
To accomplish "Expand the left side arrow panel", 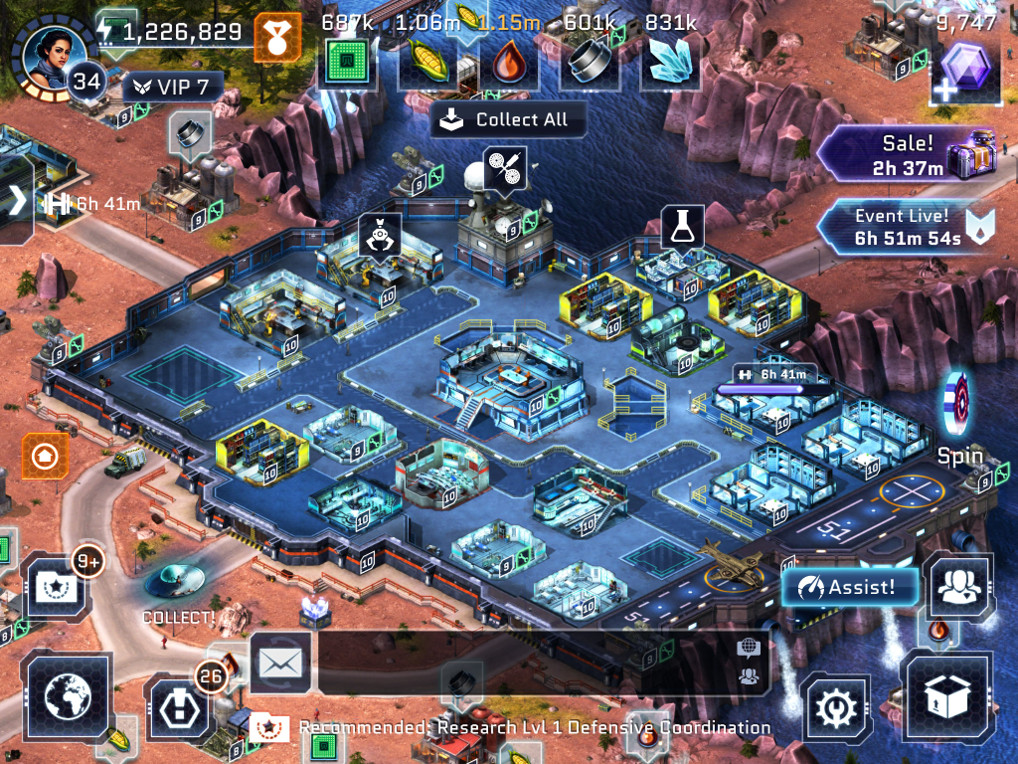I will [17, 200].
